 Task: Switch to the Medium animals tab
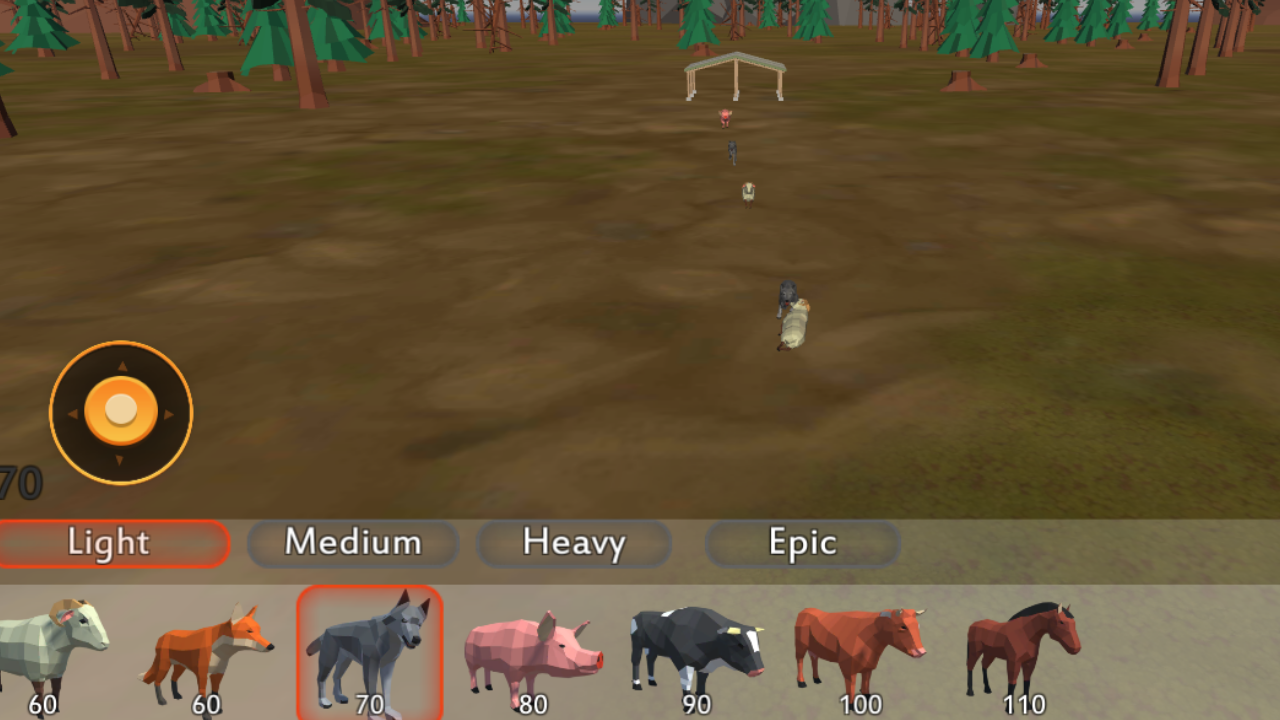352,543
